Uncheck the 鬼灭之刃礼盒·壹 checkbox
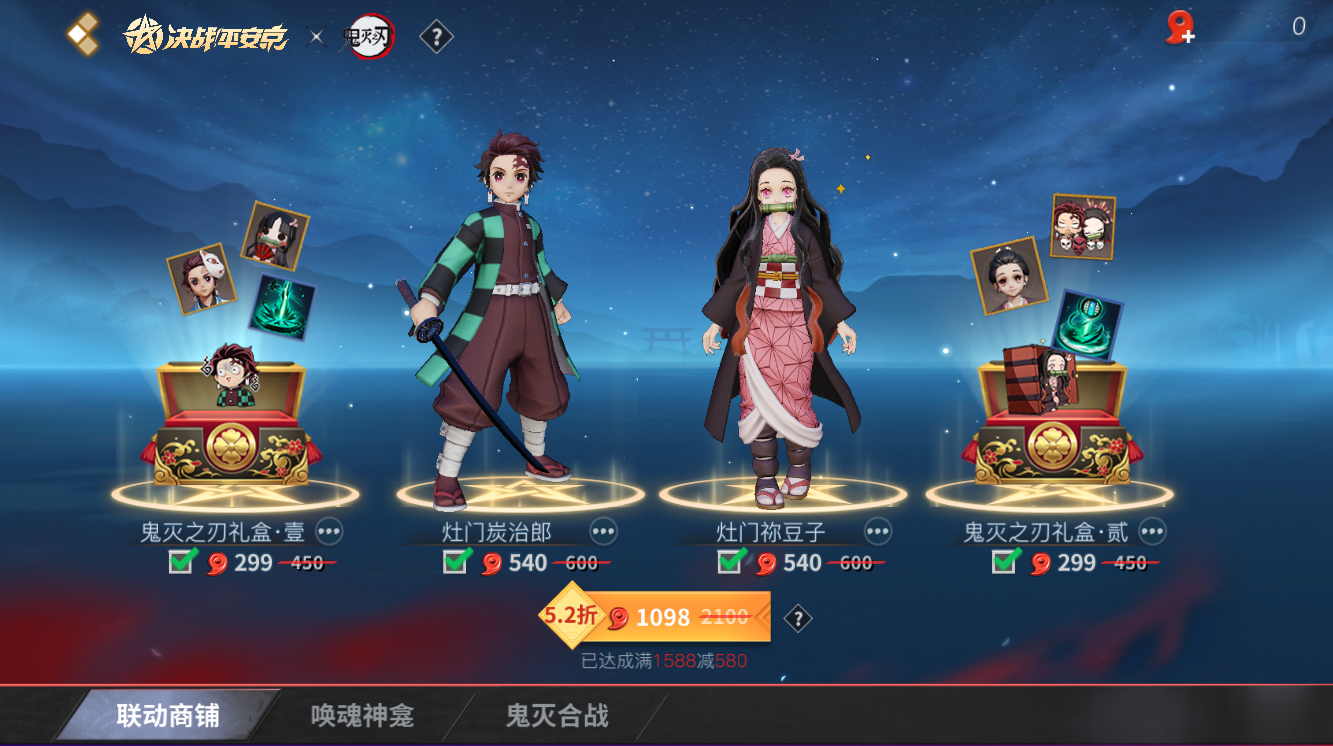1333x746 pixels. (181, 561)
